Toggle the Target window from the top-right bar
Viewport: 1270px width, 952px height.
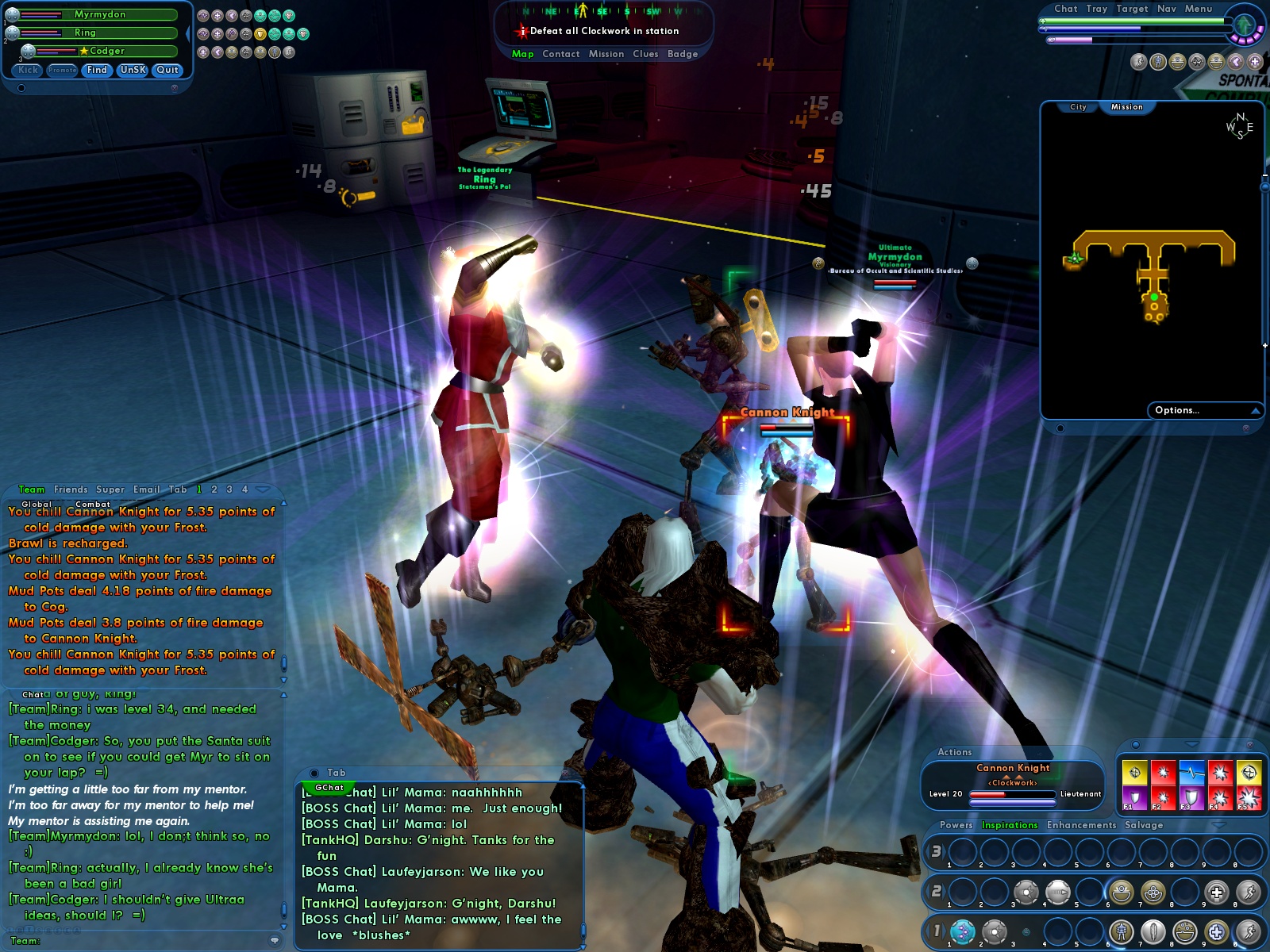click(1132, 9)
